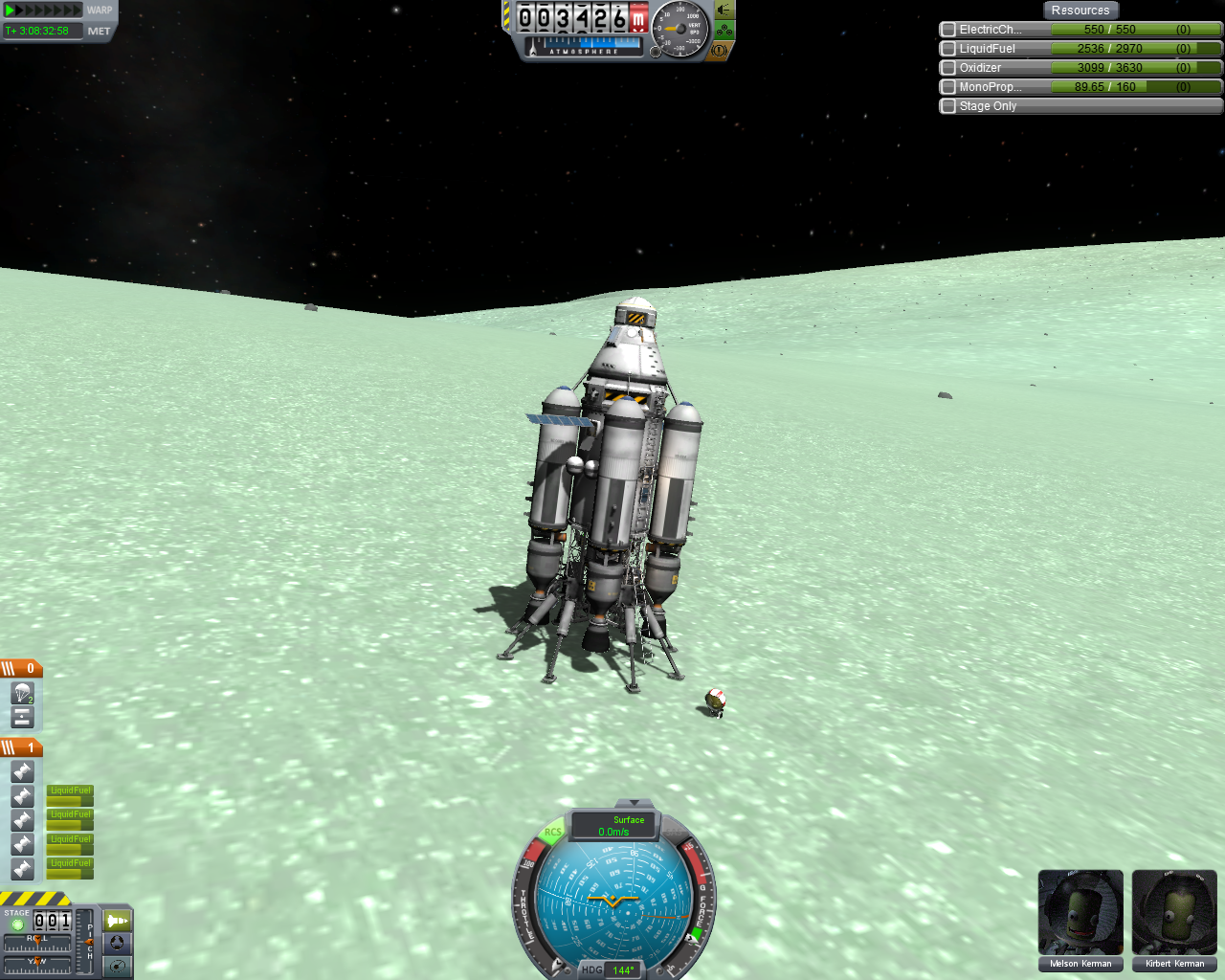Tick the LiquidFuel resource checkbox
1225x980 pixels.
(948, 49)
